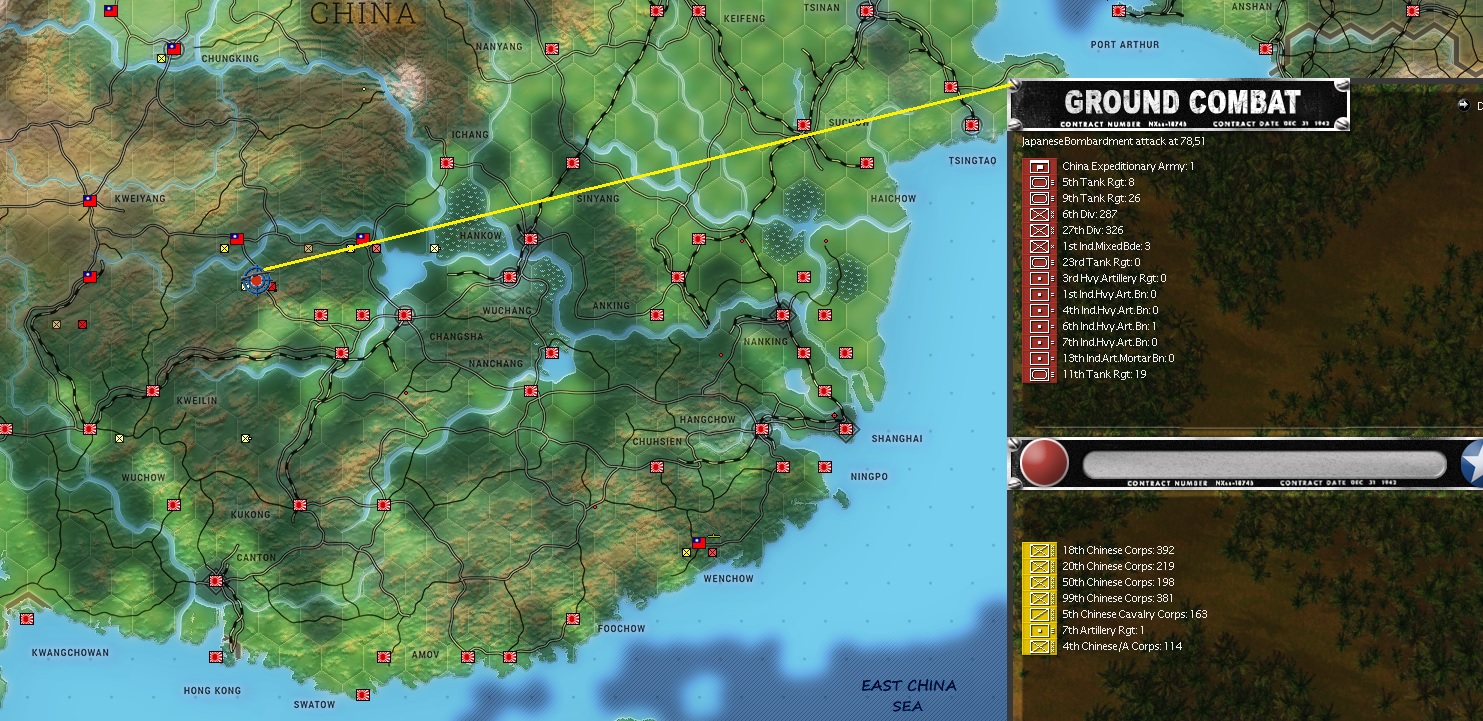Select the 11th Tank Rgt row
Screen dimensions: 1483x721
(1103, 374)
